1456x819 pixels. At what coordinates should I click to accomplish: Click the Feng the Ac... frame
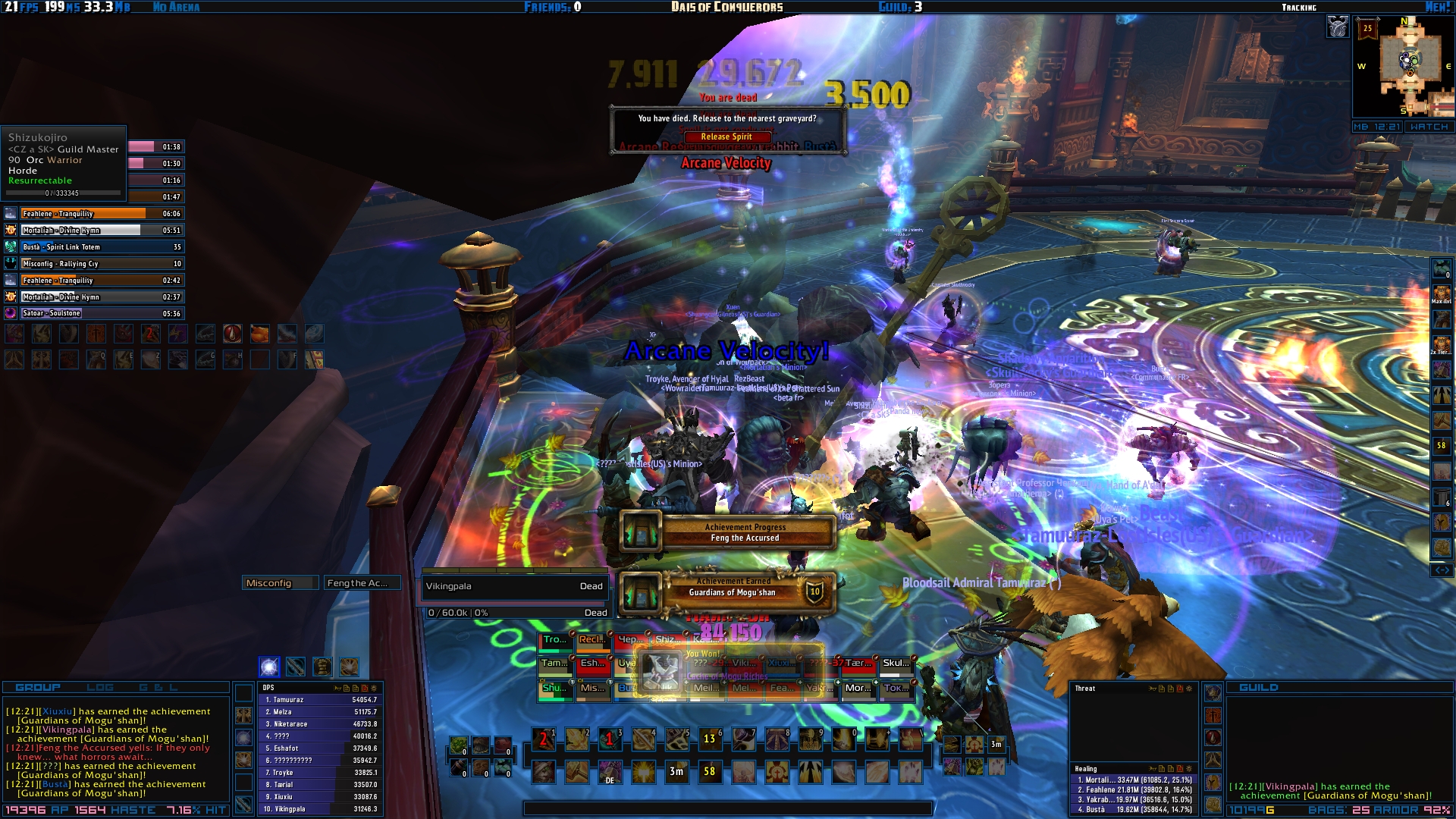pos(361,583)
